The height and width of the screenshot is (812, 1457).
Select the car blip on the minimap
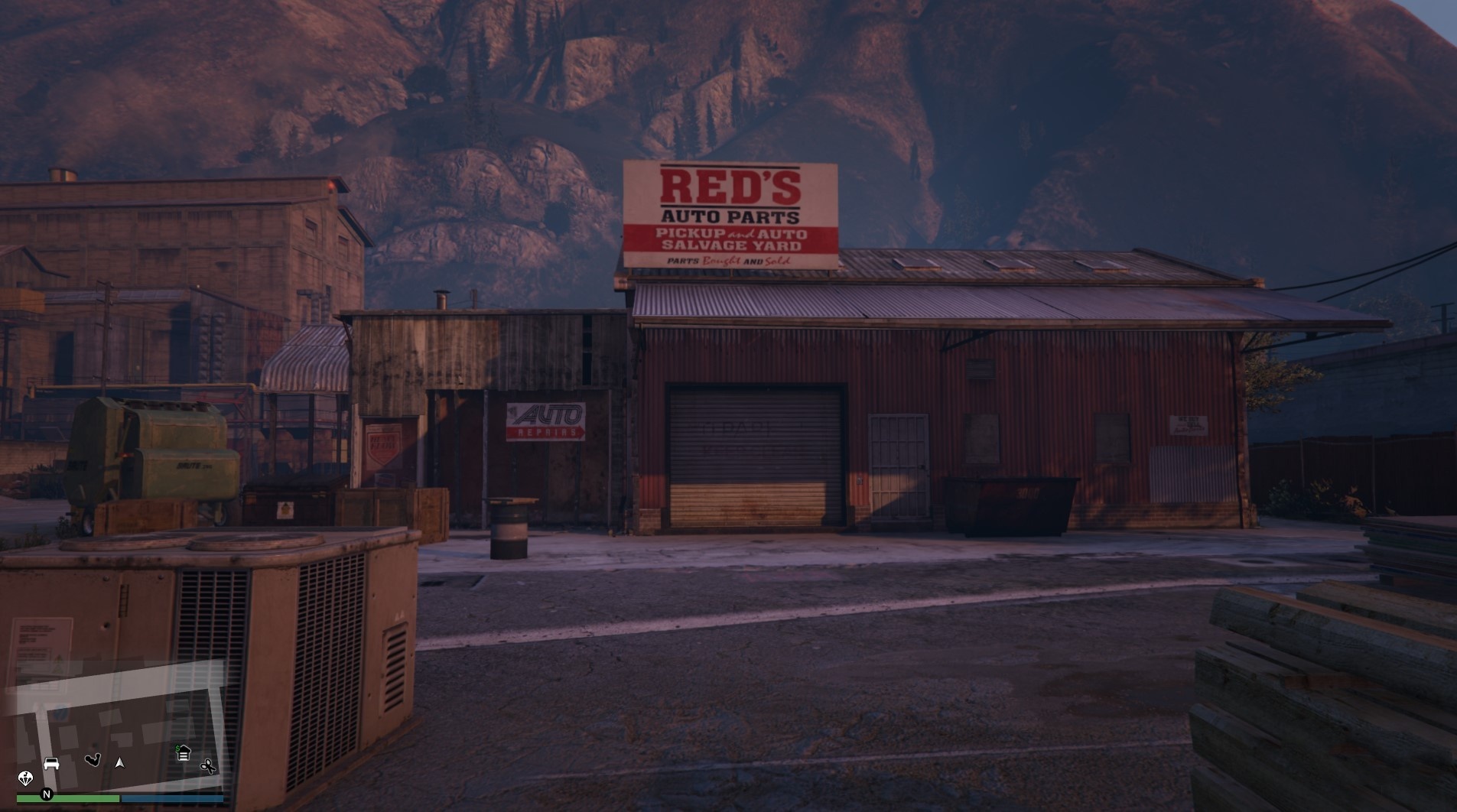tap(51, 763)
